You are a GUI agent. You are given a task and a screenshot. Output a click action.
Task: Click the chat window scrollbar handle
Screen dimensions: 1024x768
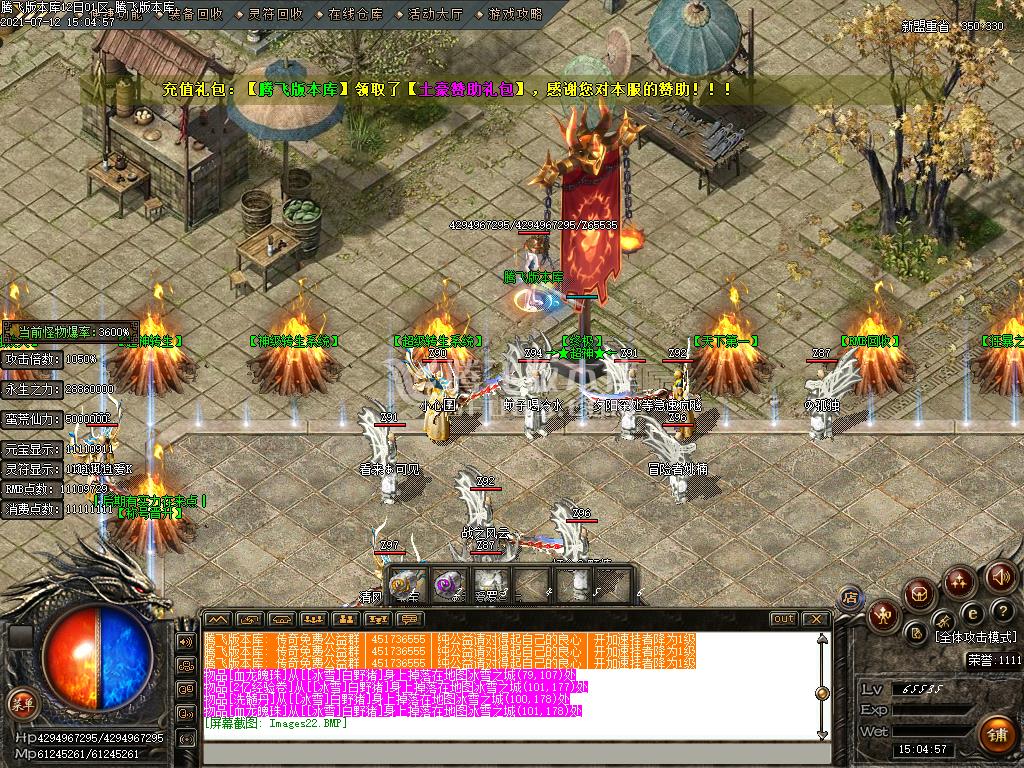point(822,693)
